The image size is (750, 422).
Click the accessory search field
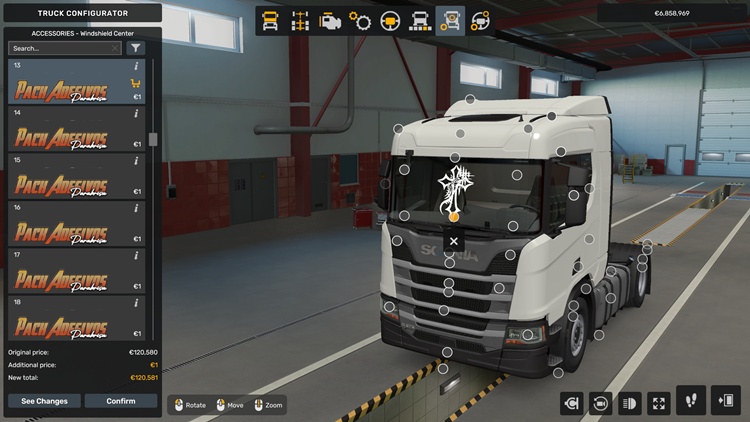[x=64, y=48]
